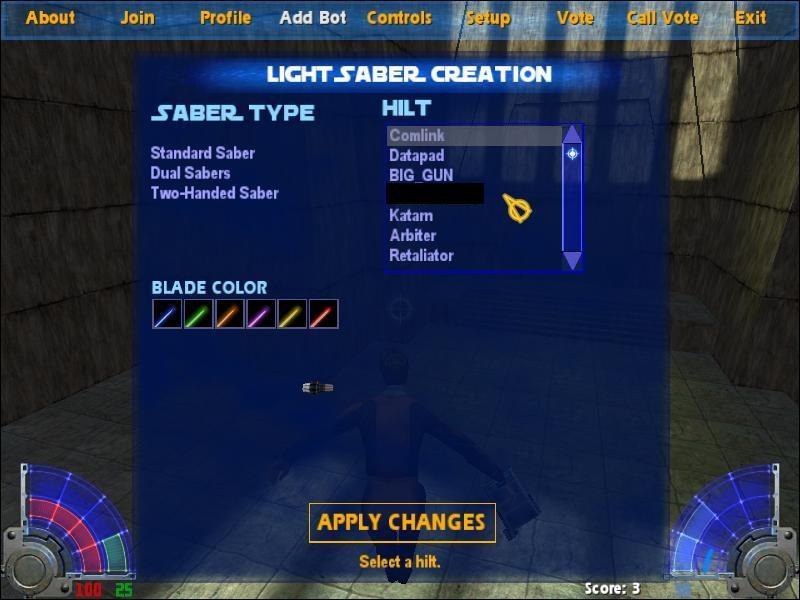The width and height of the screenshot is (800, 600).
Task: Open the Controls menu
Action: pyautogui.click(x=399, y=18)
